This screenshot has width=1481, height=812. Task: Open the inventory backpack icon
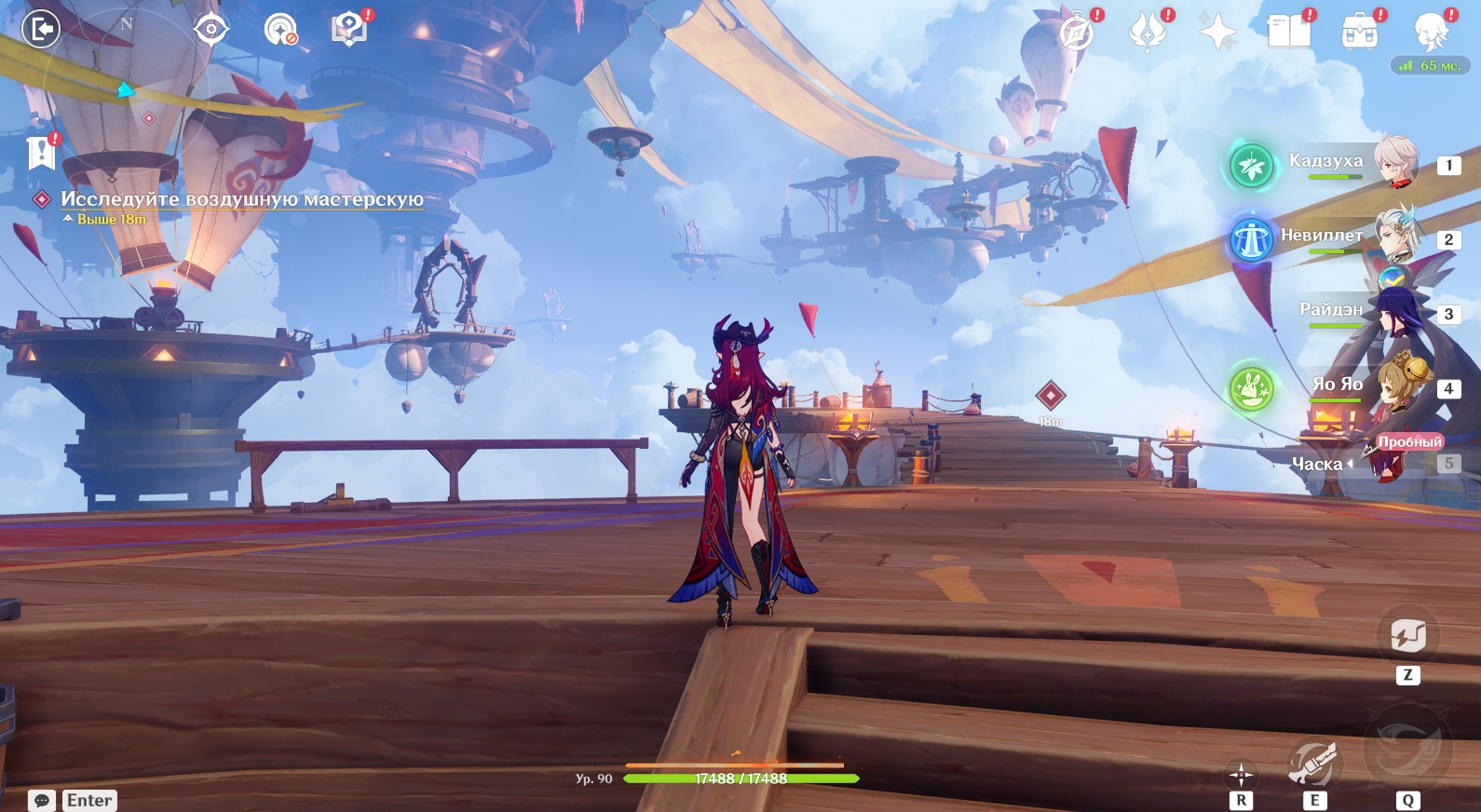[1360, 33]
